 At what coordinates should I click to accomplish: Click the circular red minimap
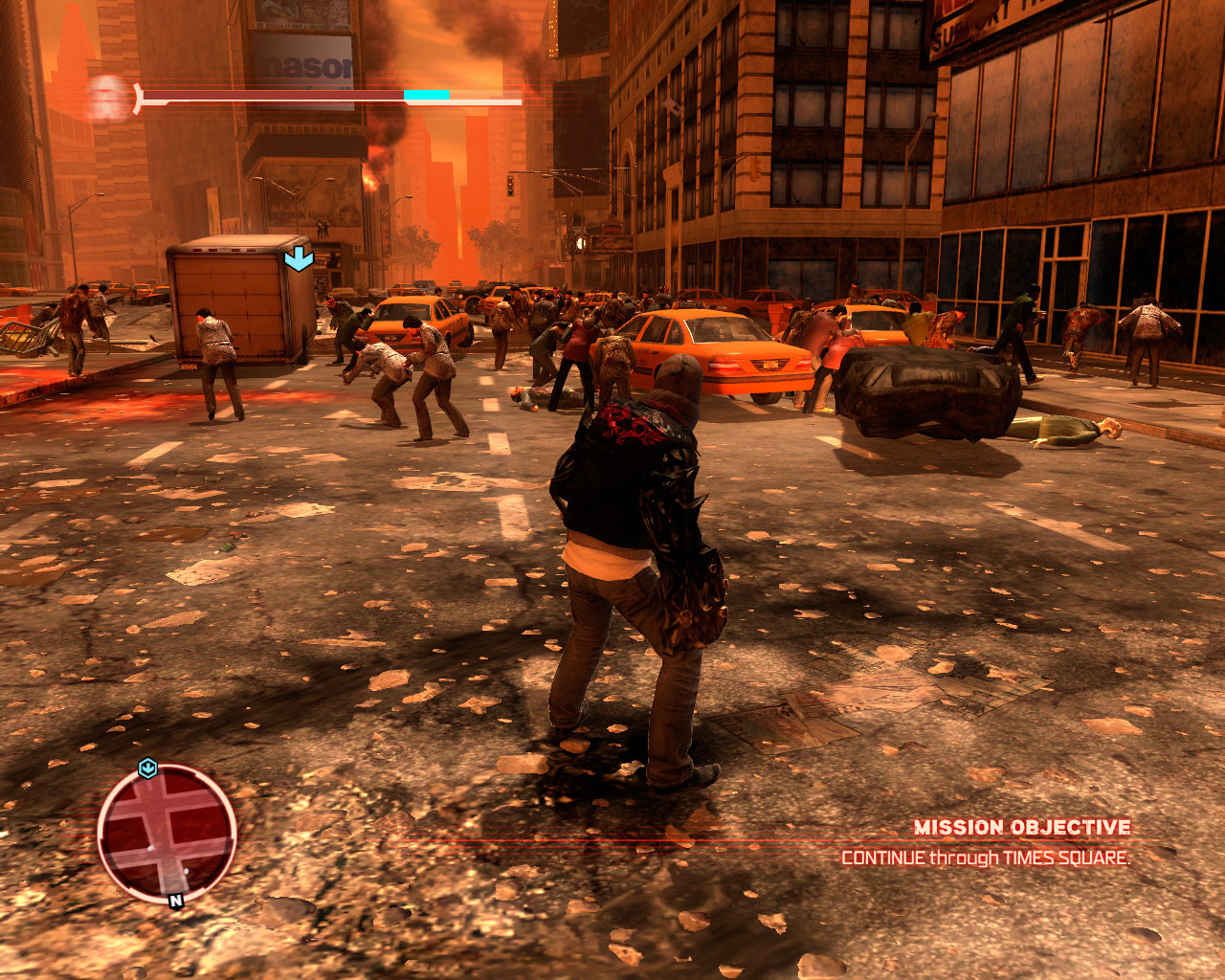(x=167, y=832)
